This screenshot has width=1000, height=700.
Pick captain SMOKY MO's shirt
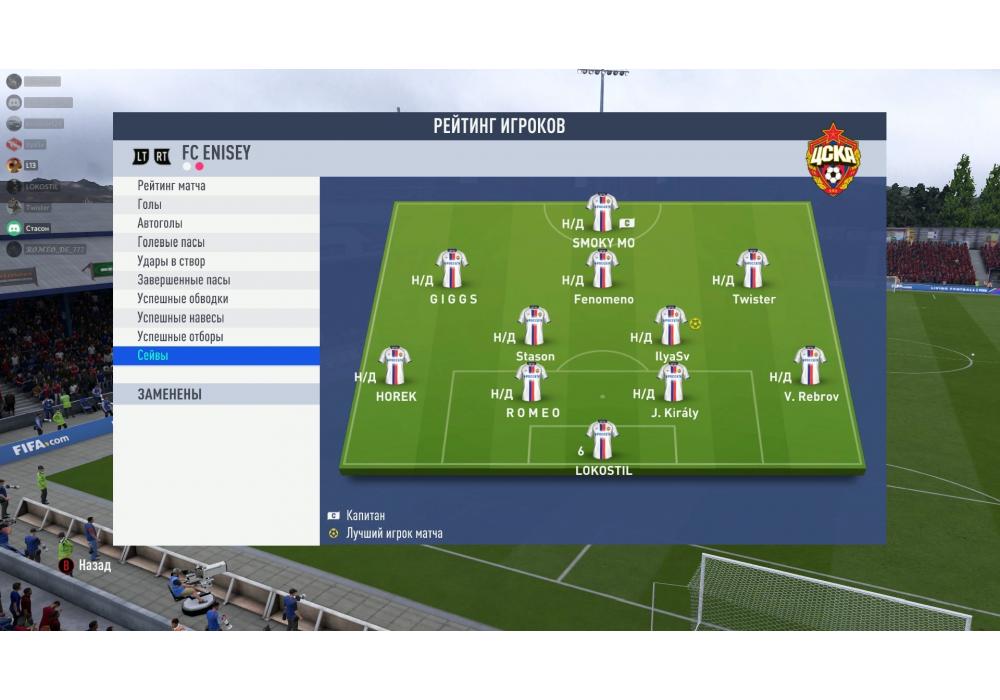(x=602, y=213)
